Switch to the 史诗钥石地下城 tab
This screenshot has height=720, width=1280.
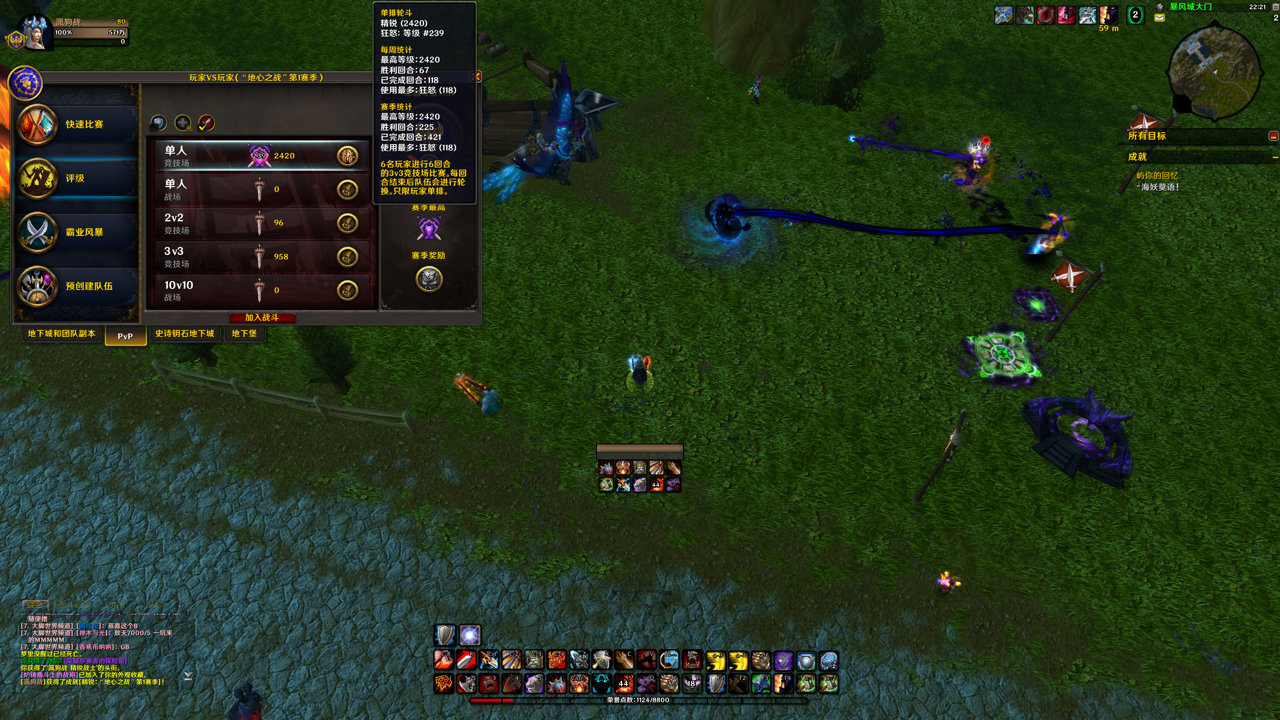pyautogui.click(x=185, y=334)
